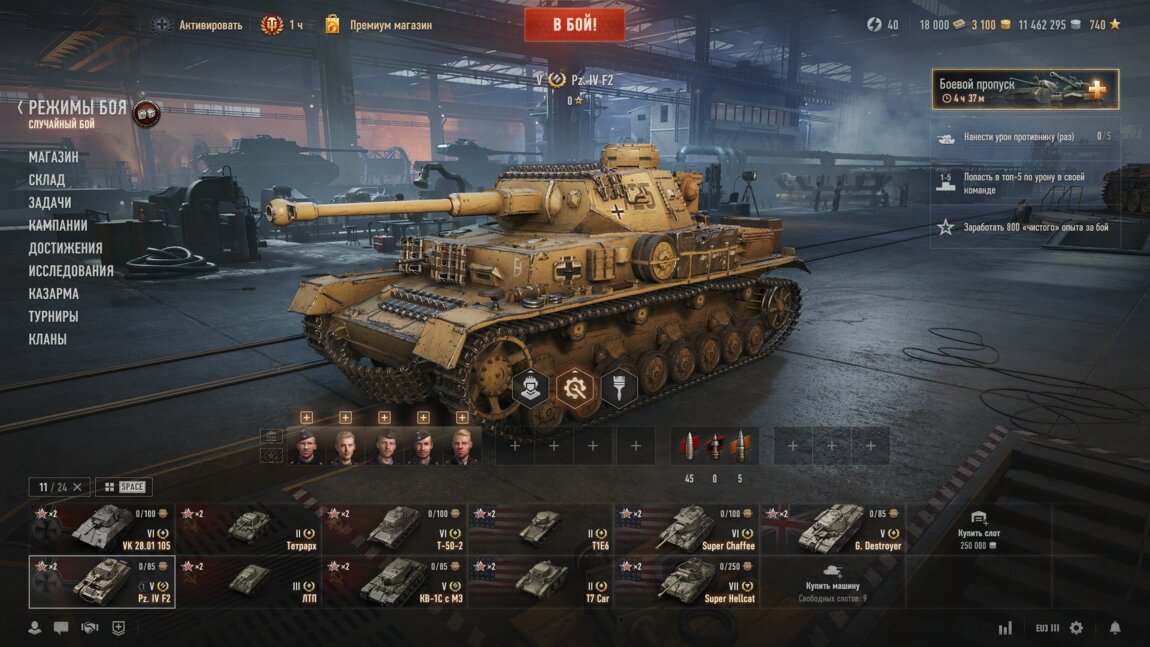Go to СКЛАД in the side menu
The height and width of the screenshot is (647, 1150).
[47, 180]
